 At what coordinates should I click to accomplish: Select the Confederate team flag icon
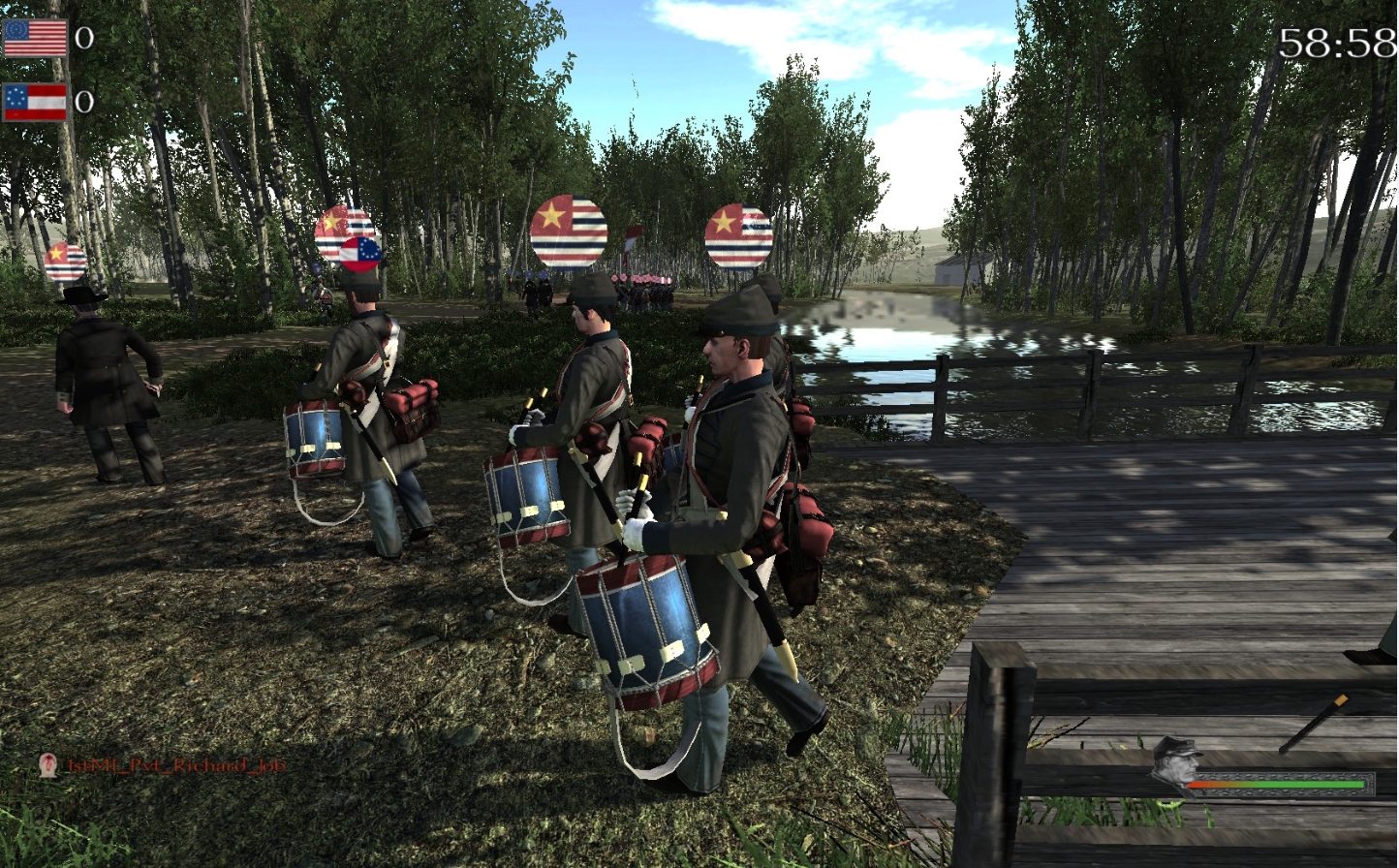point(35,102)
